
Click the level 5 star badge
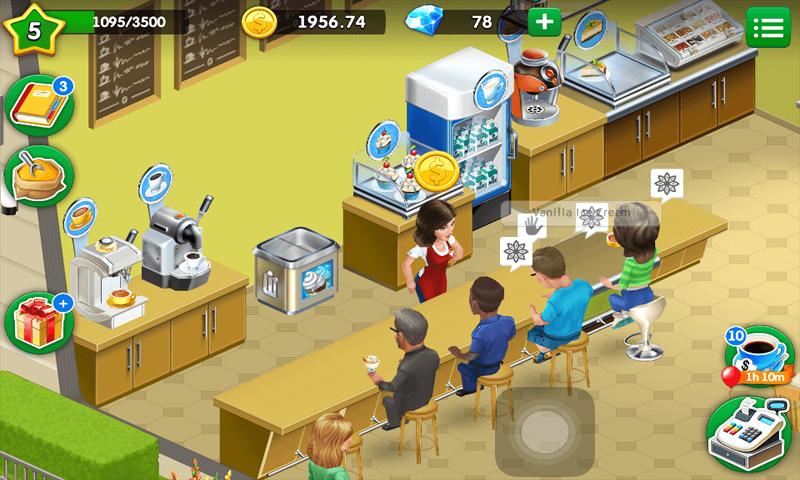(x=33, y=28)
